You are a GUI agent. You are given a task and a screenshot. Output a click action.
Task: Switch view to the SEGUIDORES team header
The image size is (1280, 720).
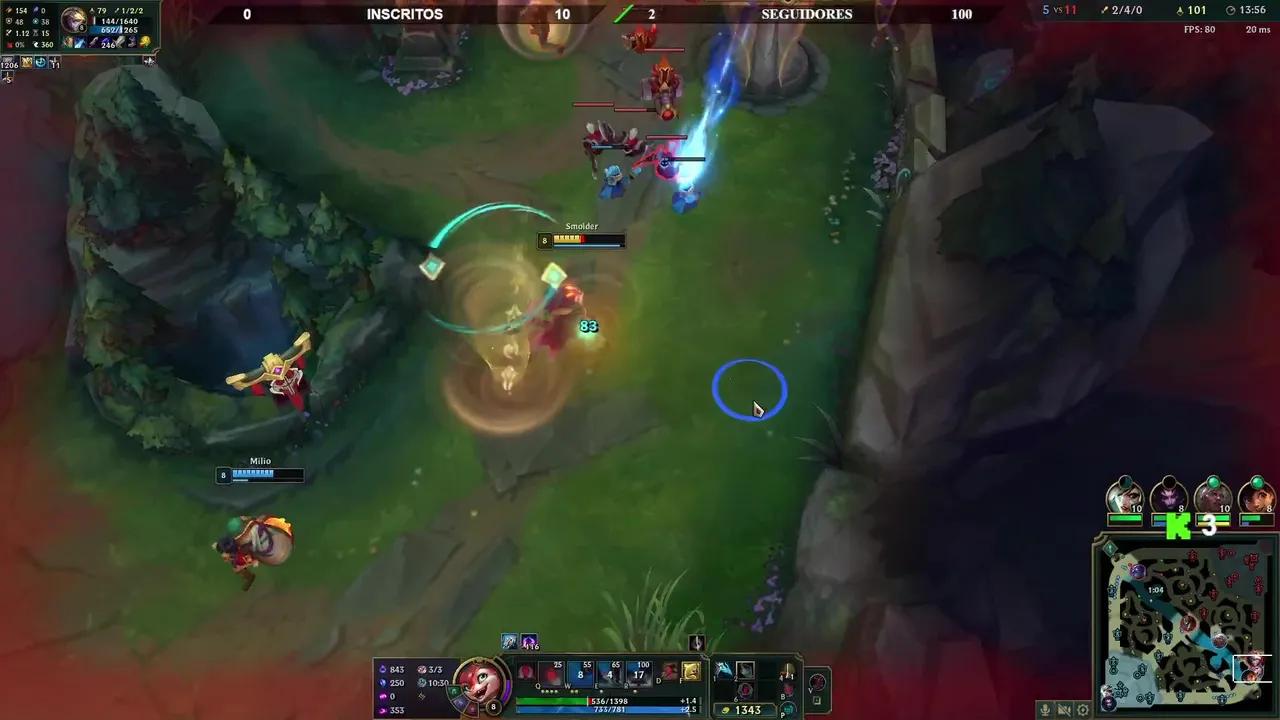tap(806, 14)
